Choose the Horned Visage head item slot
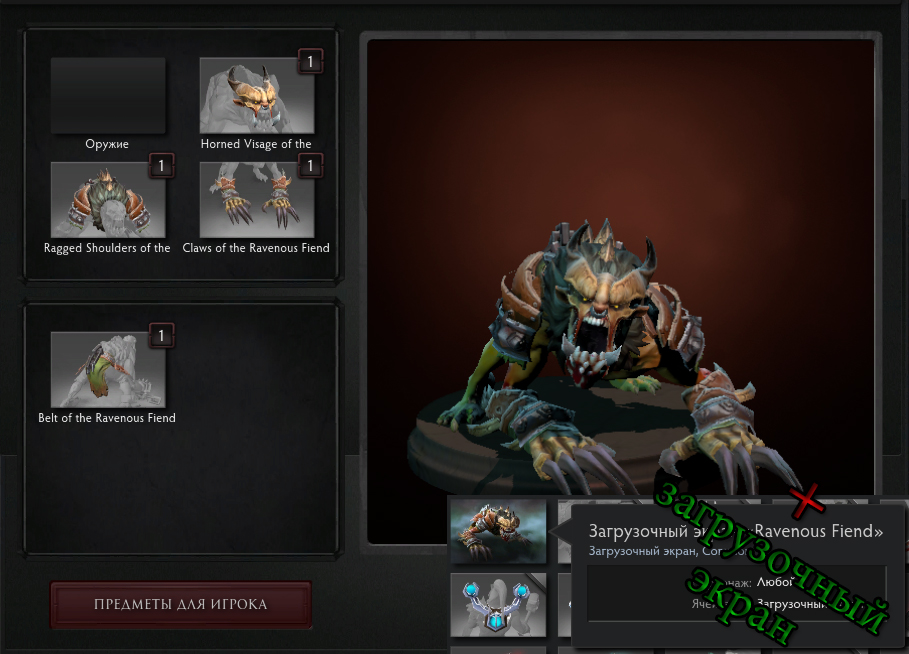The width and height of the screenshot is (909, 654). click(x=257, y=95)
